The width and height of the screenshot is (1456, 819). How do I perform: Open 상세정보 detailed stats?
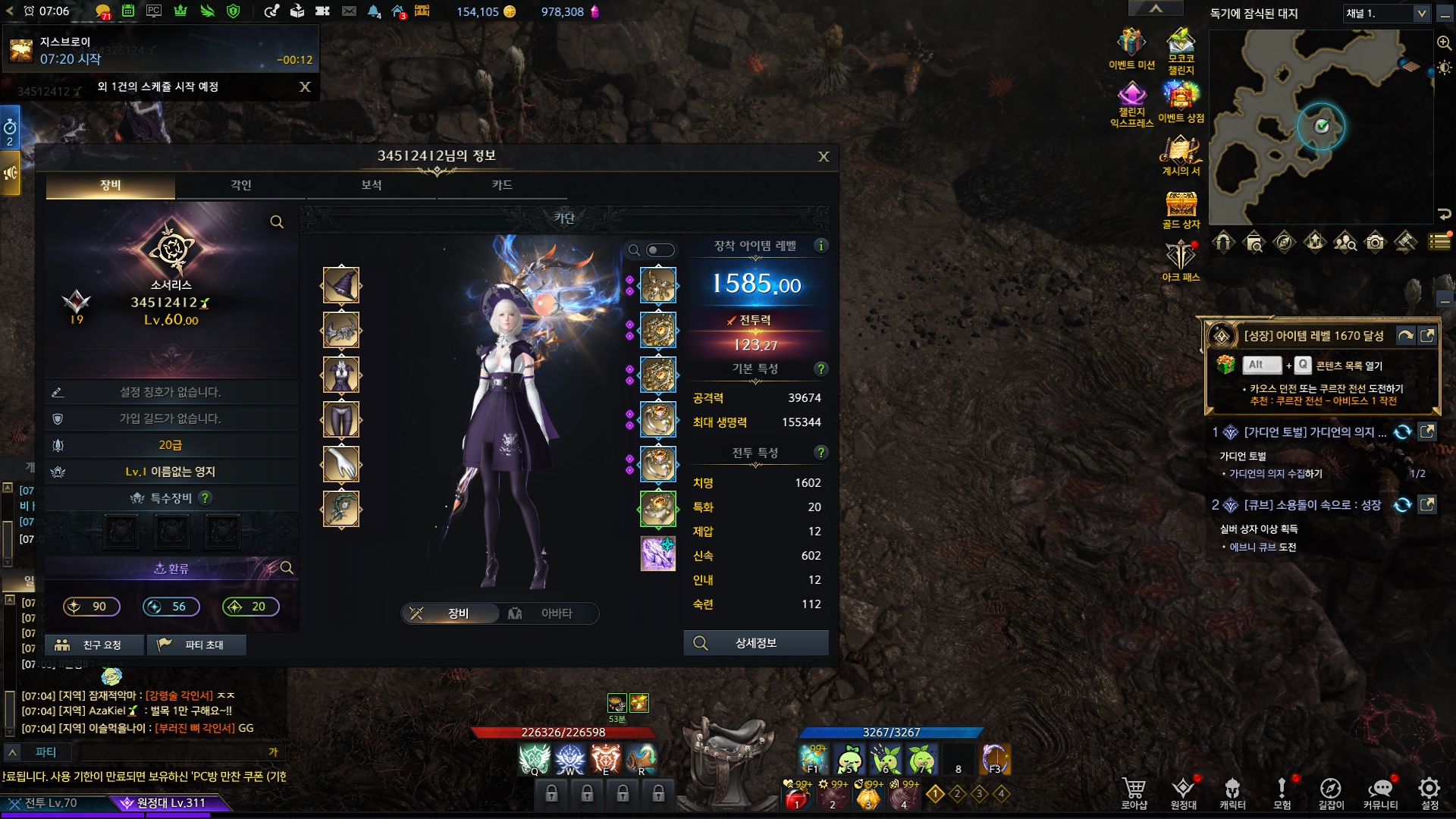(x=755, y=643)
